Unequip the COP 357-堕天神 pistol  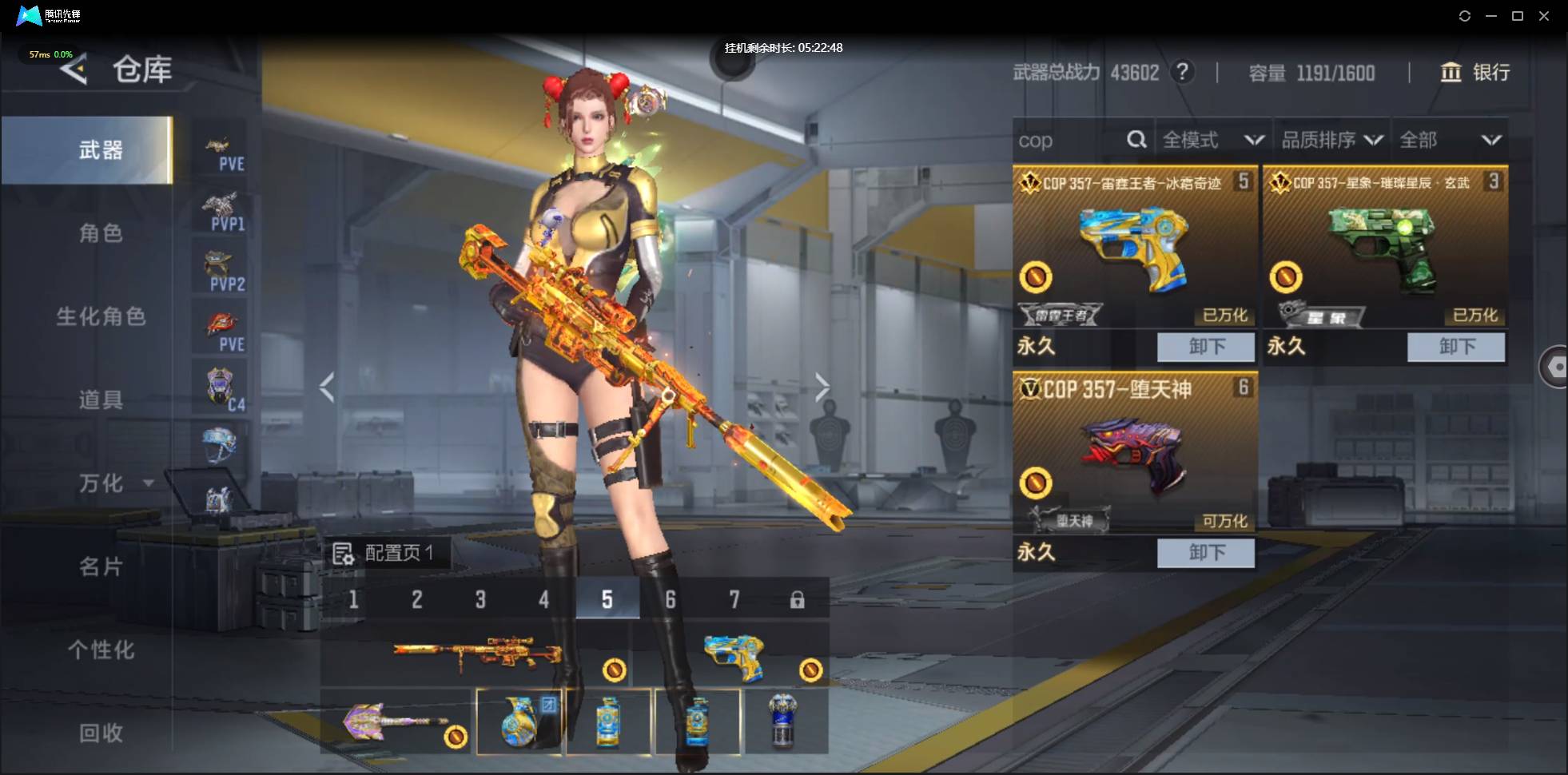coord(1205,553)
